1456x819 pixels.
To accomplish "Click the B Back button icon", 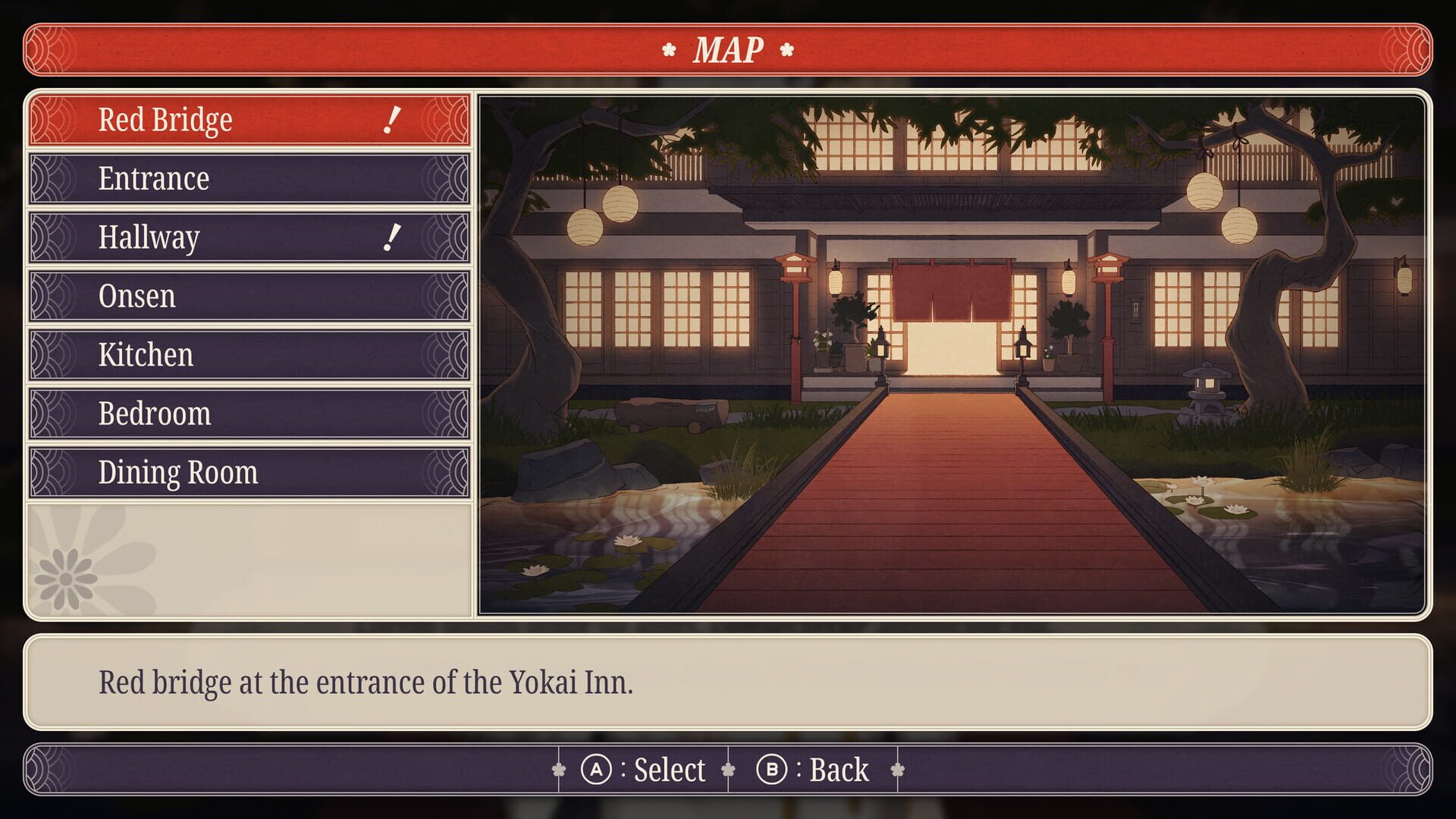I will click(768, 769).
